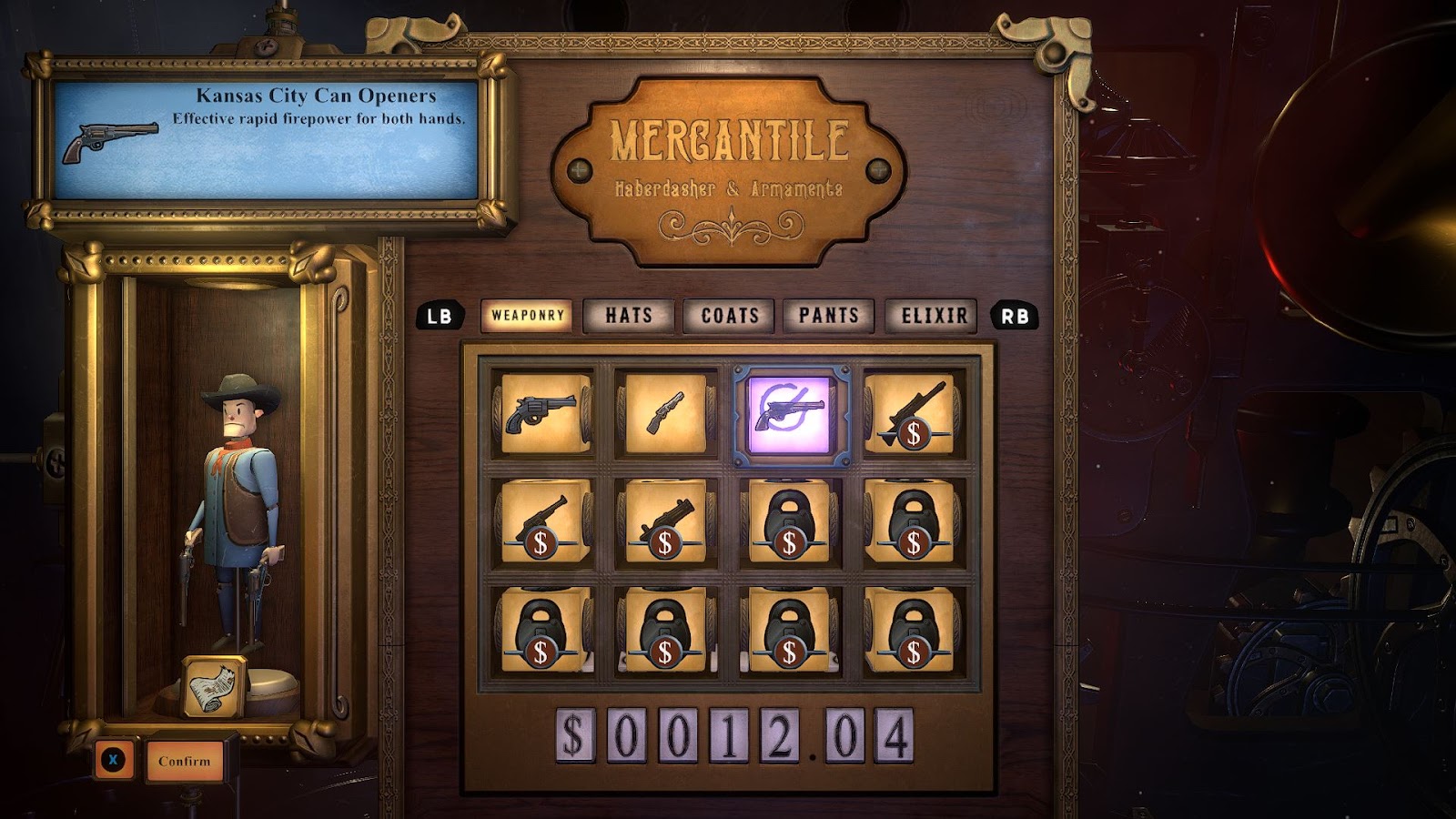Click the Weaponry tab
Screen dimensions: 1456x819
527,316
